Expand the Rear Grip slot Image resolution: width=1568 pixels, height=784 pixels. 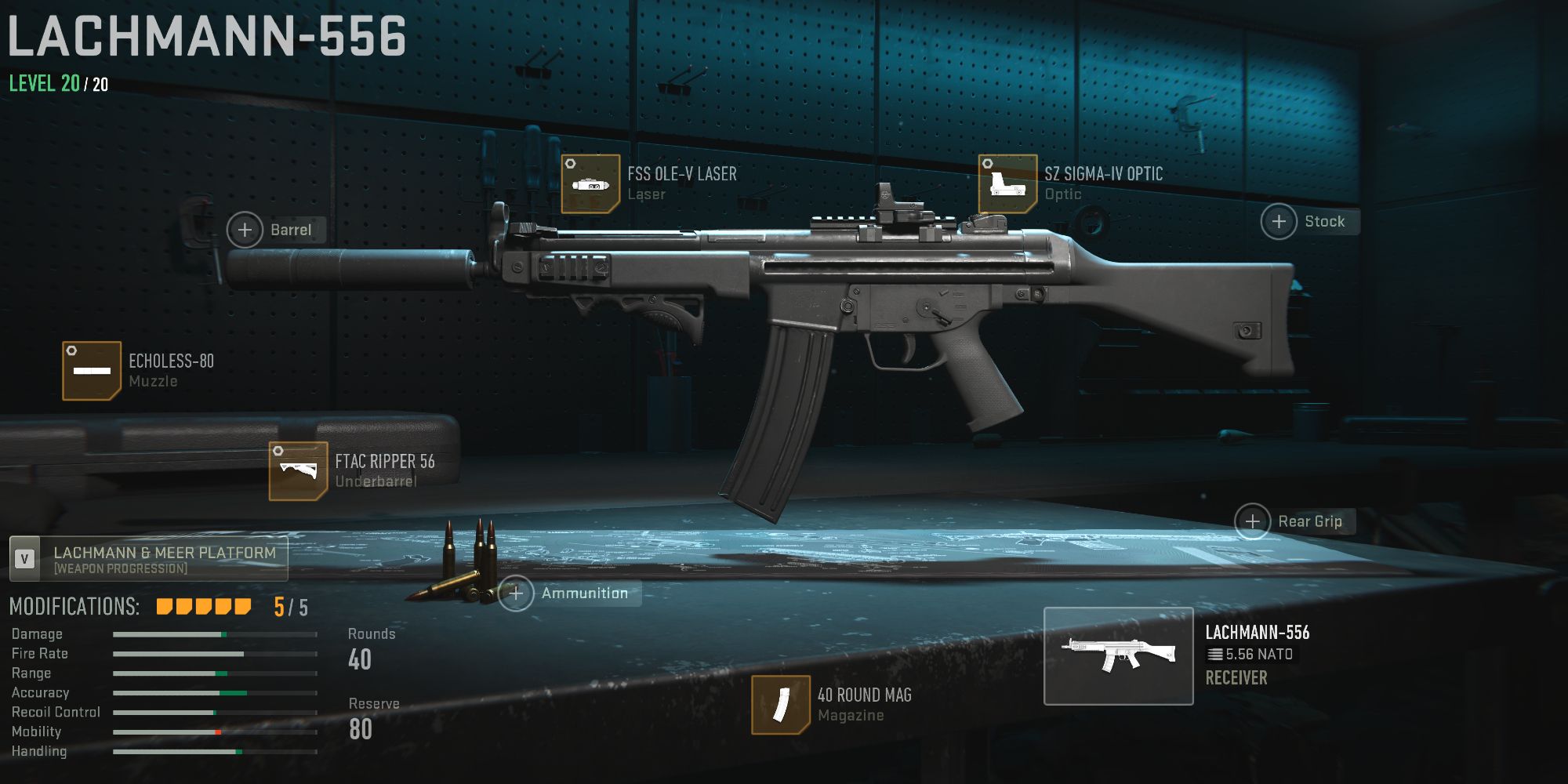[1252, 521]
